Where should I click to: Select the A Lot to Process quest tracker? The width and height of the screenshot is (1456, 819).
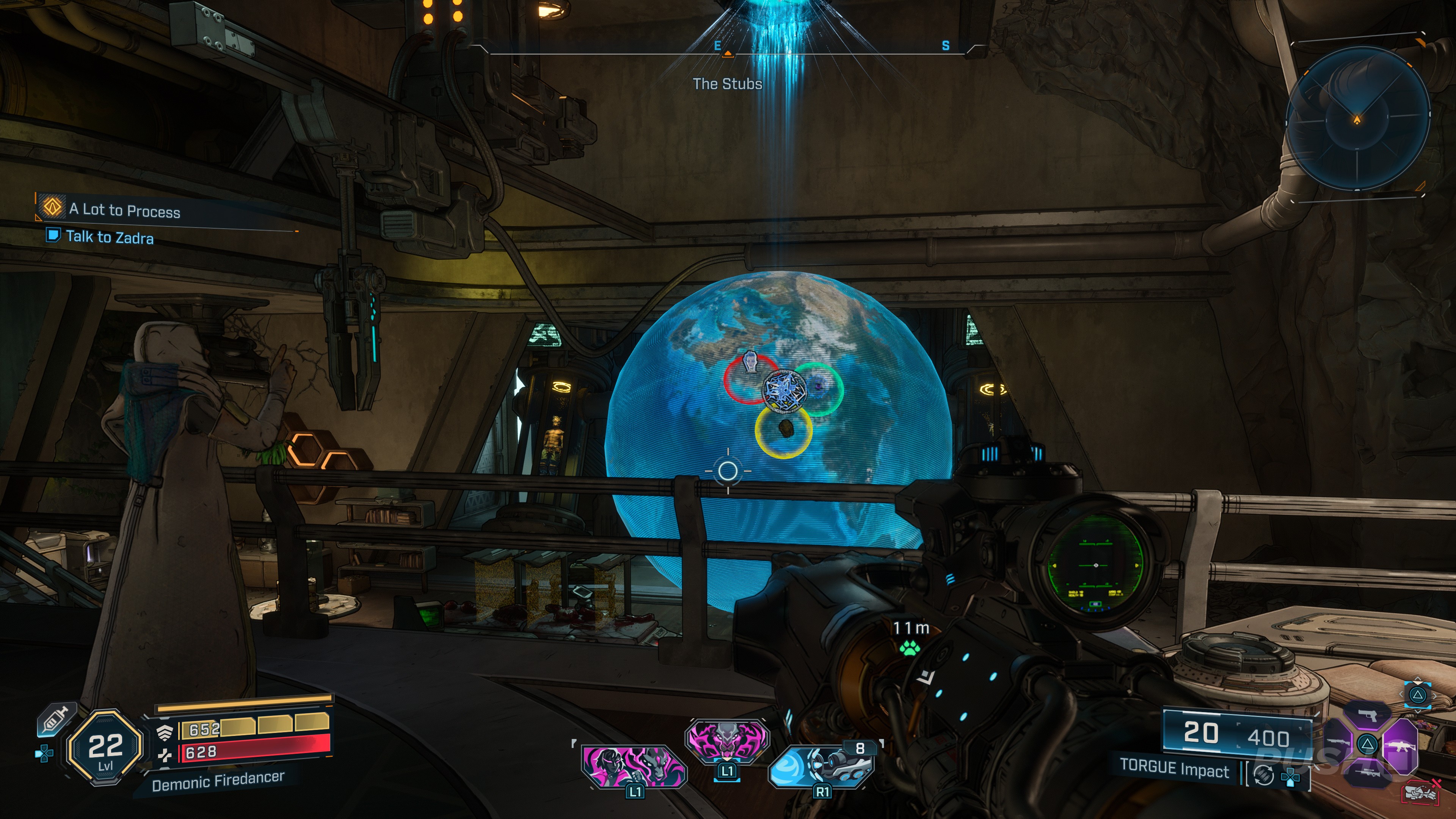pyautogui.click(x=124, y=210)
